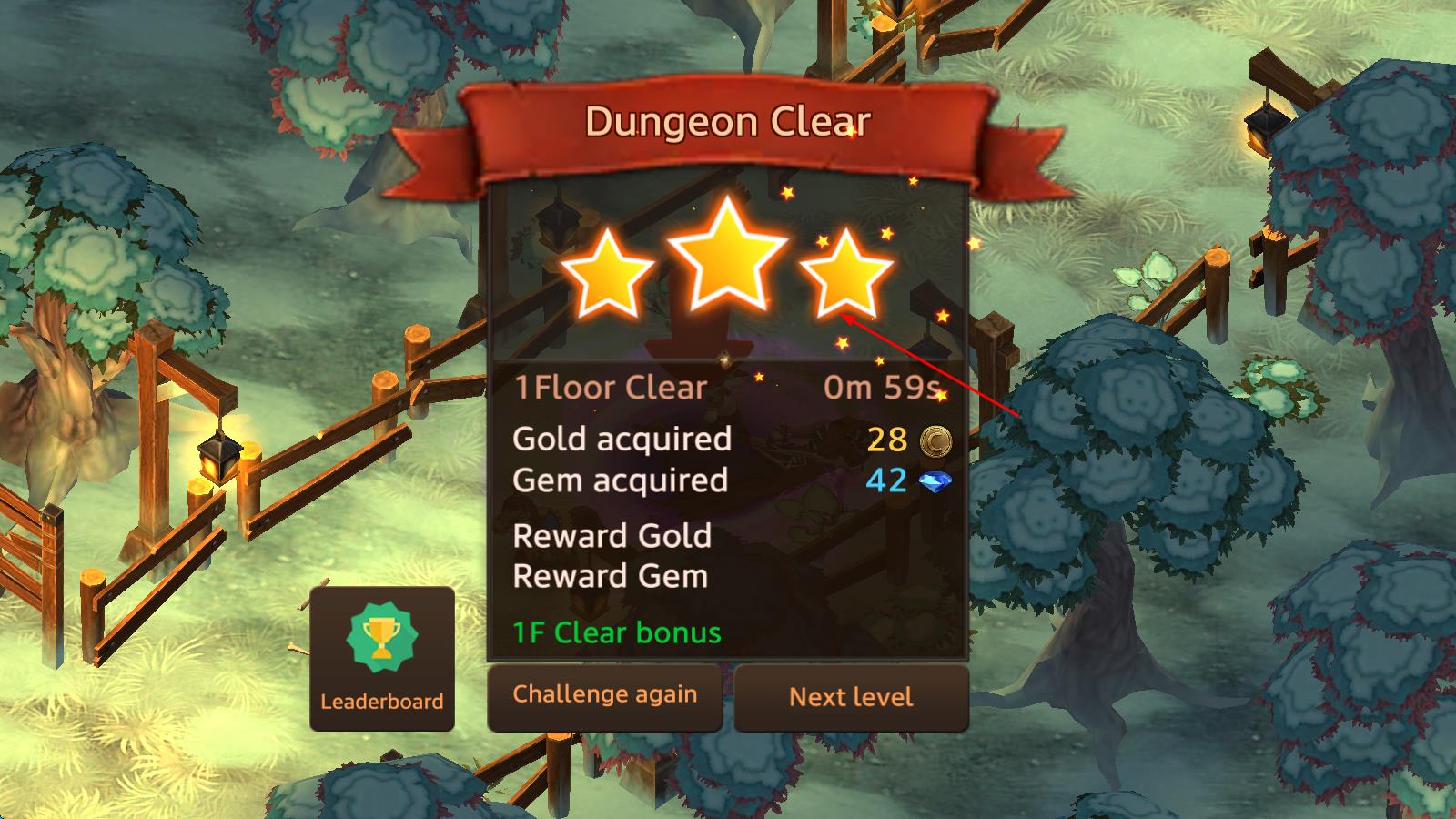The height and width of the screenshot is (819, 1456).
Task: Open the Leaderboard
Action: coord(382,659)
